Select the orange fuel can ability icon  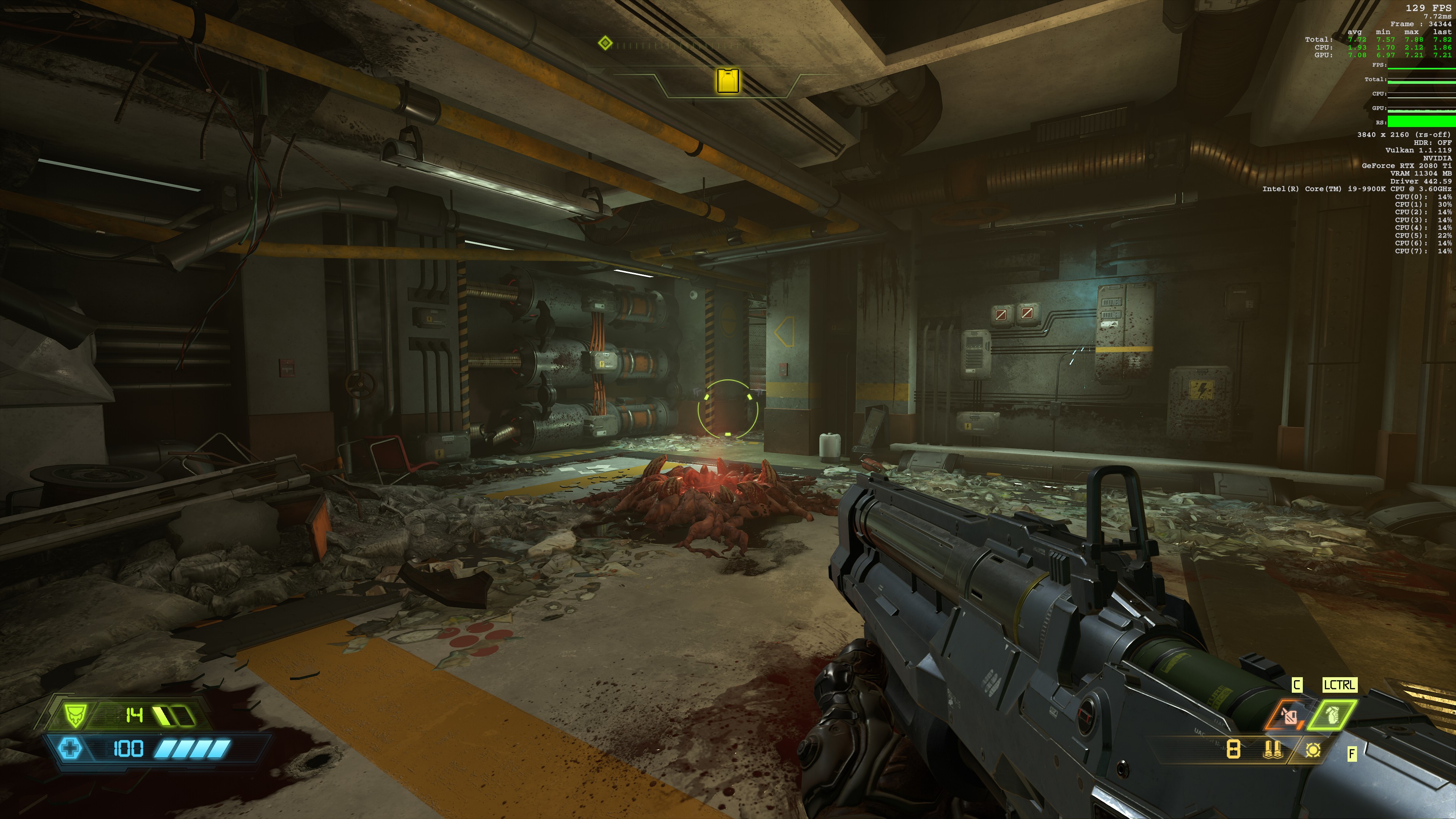point(1290,716)
